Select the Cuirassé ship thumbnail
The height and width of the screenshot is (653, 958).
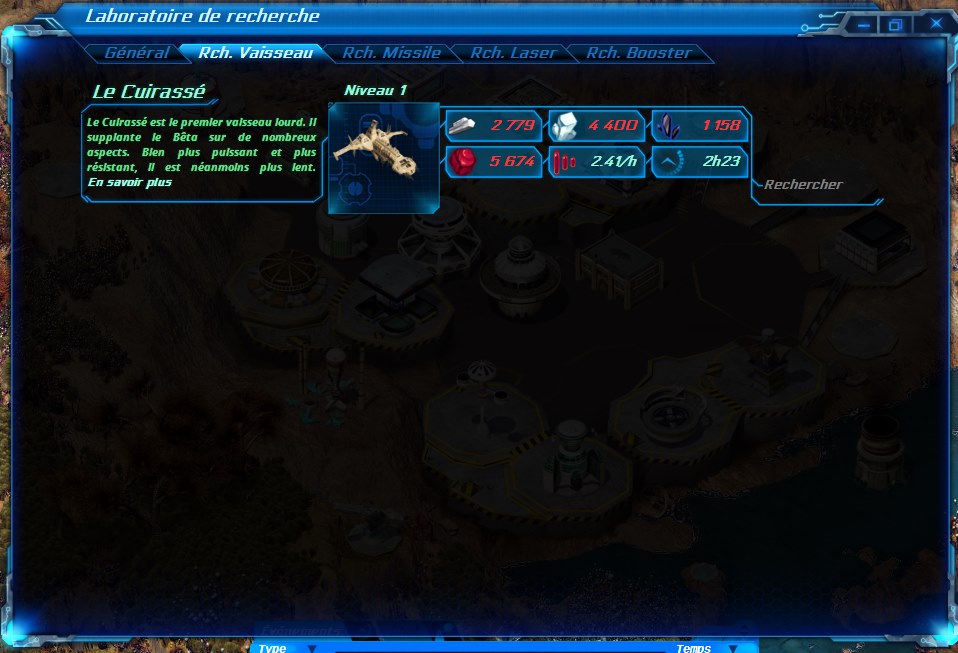[x=383, y=157]
